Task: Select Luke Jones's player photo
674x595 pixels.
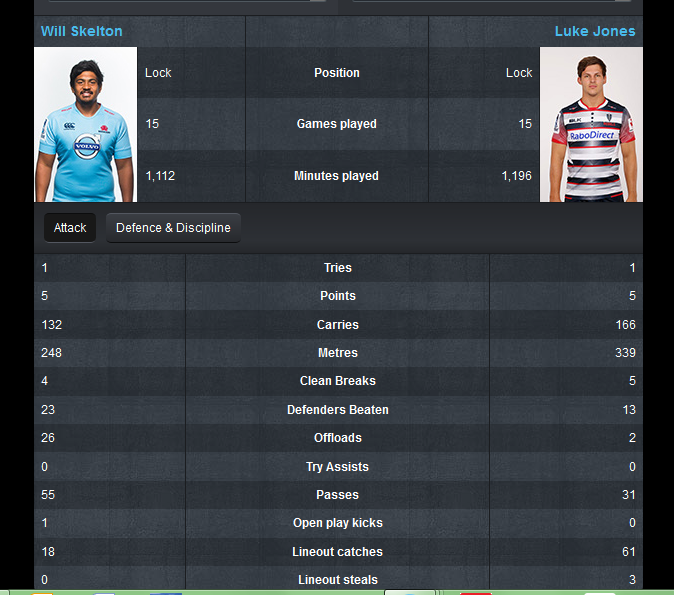Action: tap(591, 125)
